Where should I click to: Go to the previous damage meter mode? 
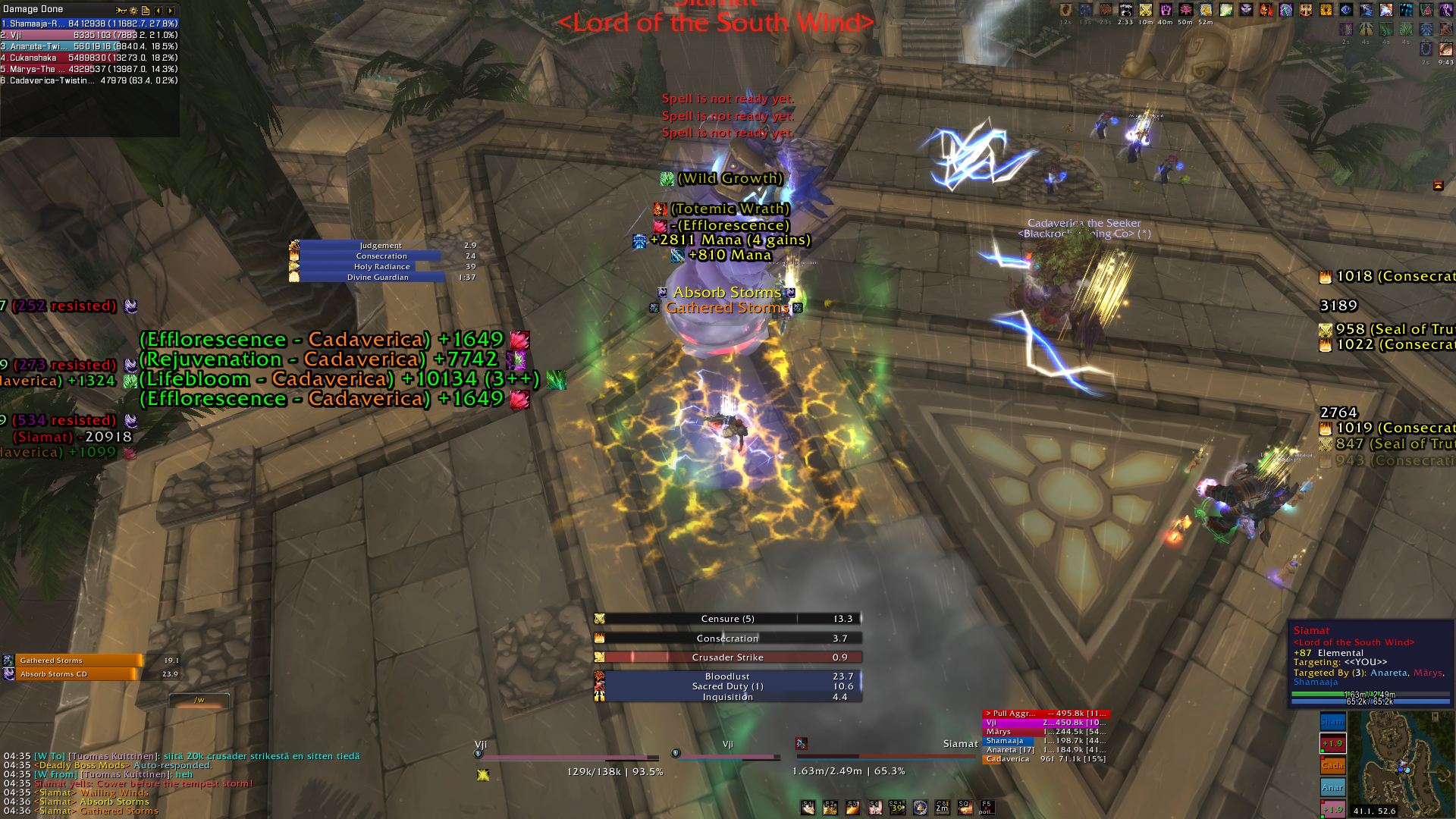[158, 11]
